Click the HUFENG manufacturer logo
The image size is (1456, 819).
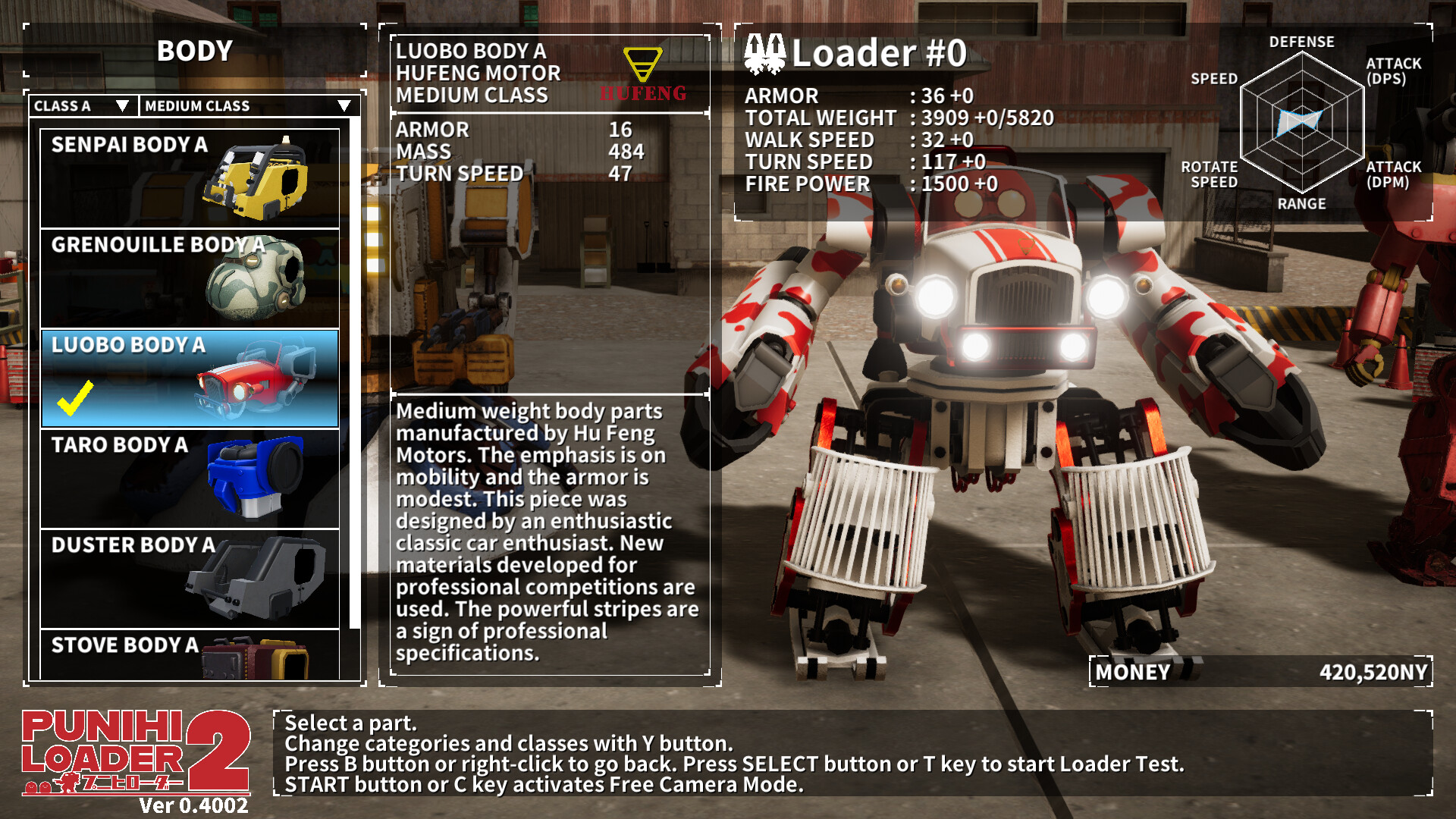click(643, 72)
